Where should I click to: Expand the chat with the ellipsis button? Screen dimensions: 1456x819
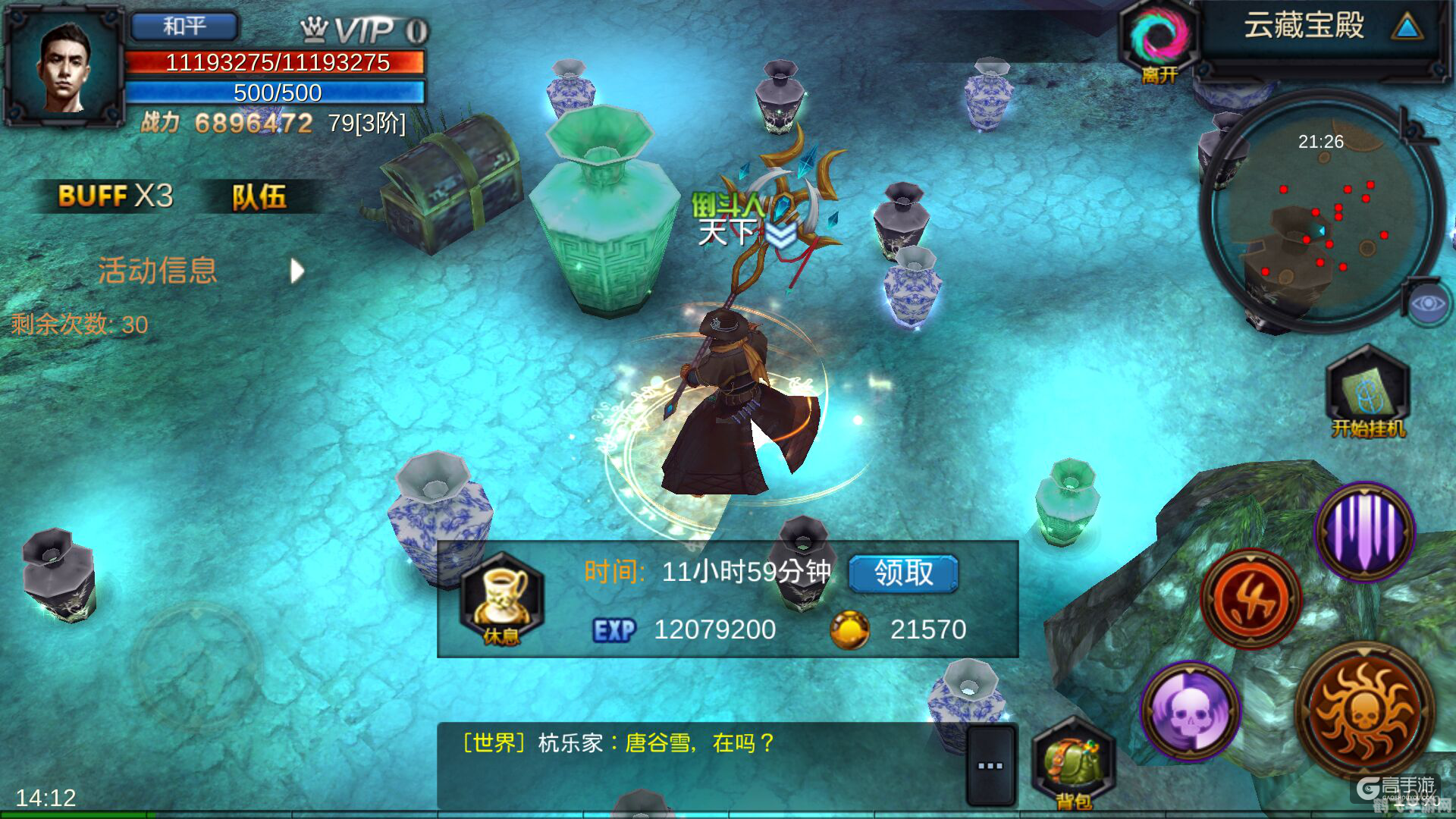[990, 766]
